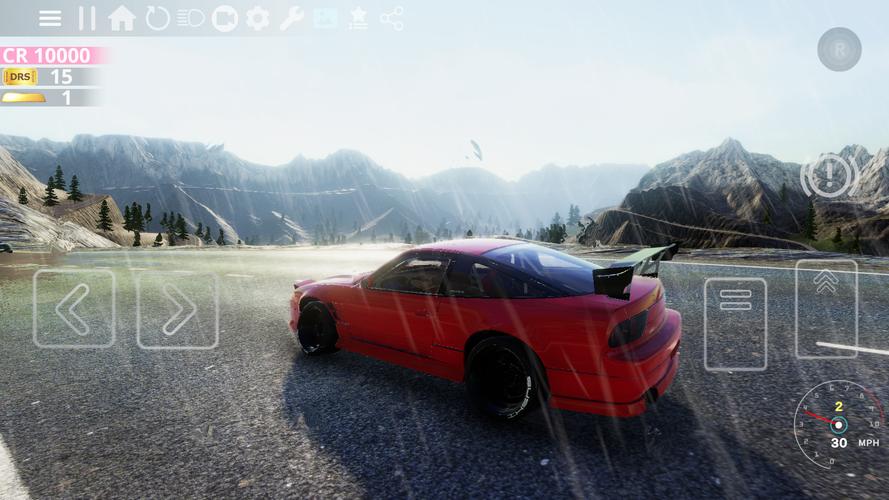
Task: Tap the round R button
Action: pyautogui.click(x=839, y=49)
